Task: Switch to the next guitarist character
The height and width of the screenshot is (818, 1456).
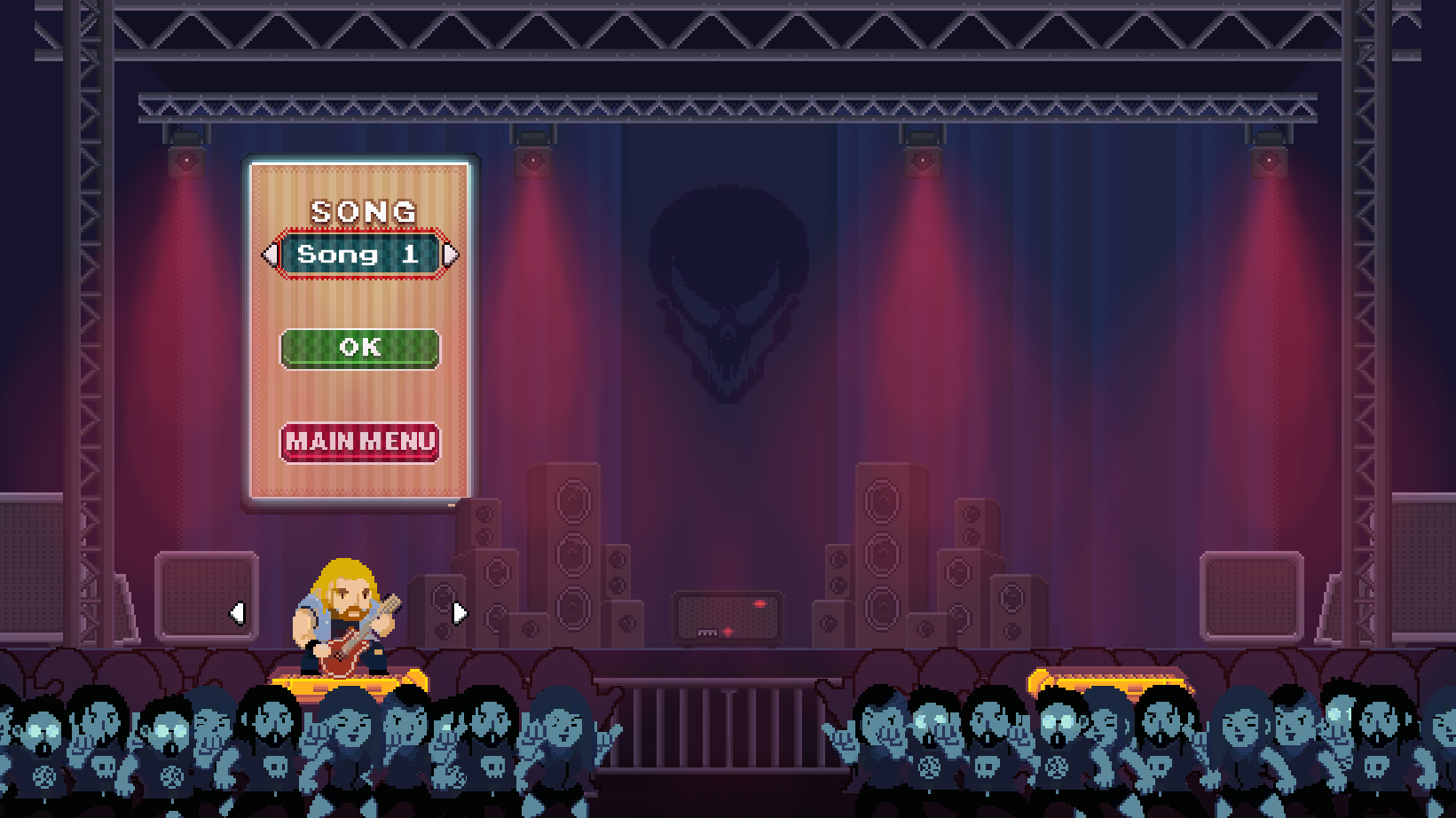Action: point(459,613)
